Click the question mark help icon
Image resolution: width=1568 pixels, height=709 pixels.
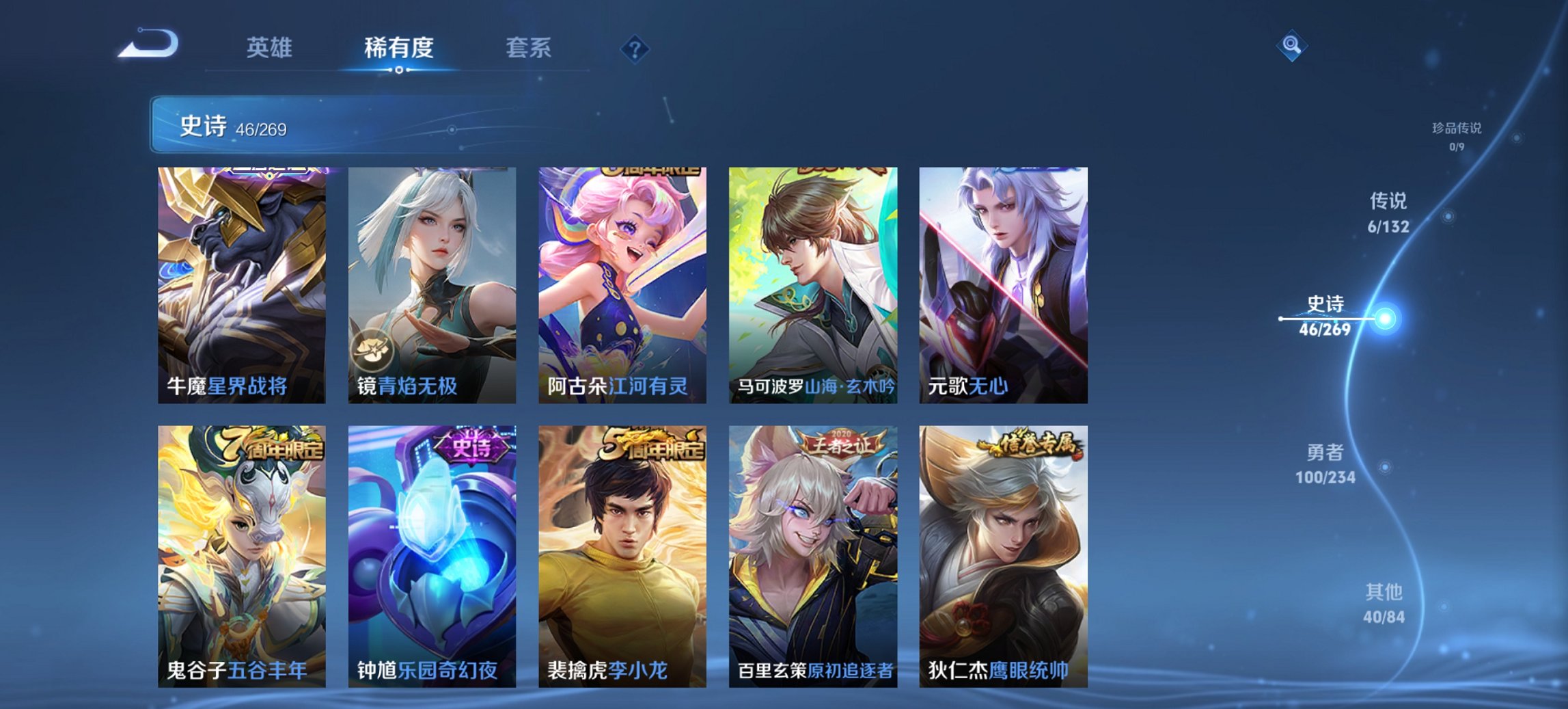pyautogui.click(x=635, y=49)
